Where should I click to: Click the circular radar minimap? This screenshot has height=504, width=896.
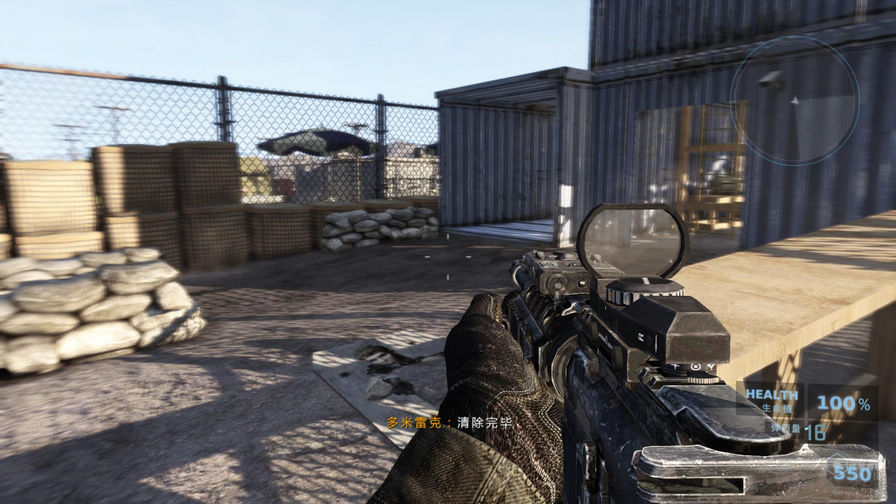coord(794,100)
